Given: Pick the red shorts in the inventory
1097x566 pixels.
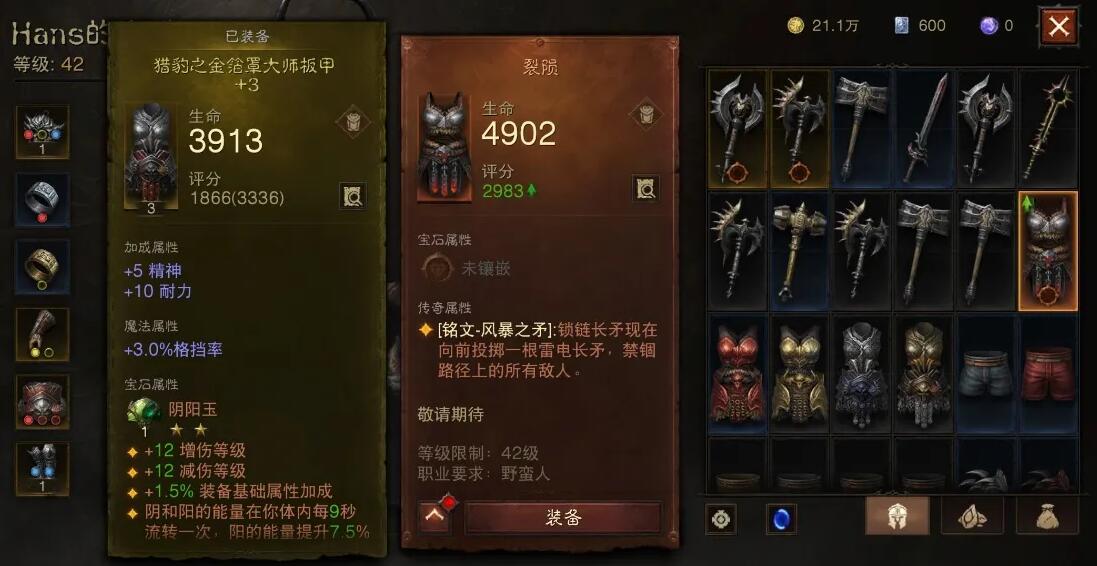Looking at the screenshot, I should pos(1047,374).
